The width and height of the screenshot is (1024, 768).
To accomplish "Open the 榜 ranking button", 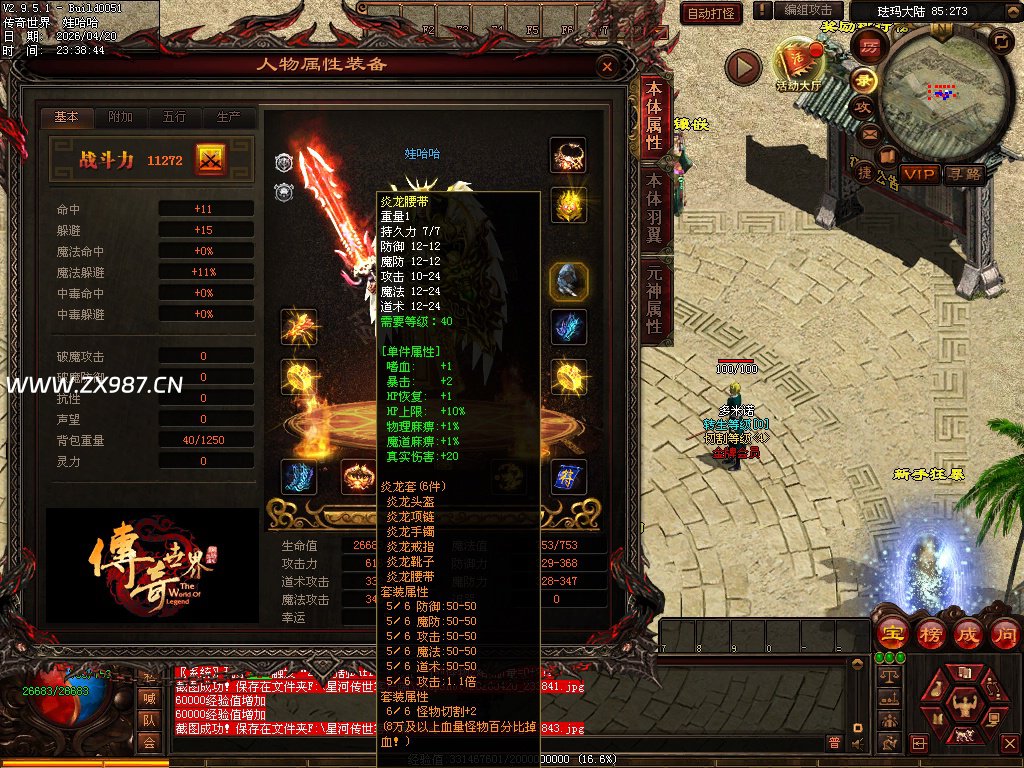I will click(x=929, y=632).
